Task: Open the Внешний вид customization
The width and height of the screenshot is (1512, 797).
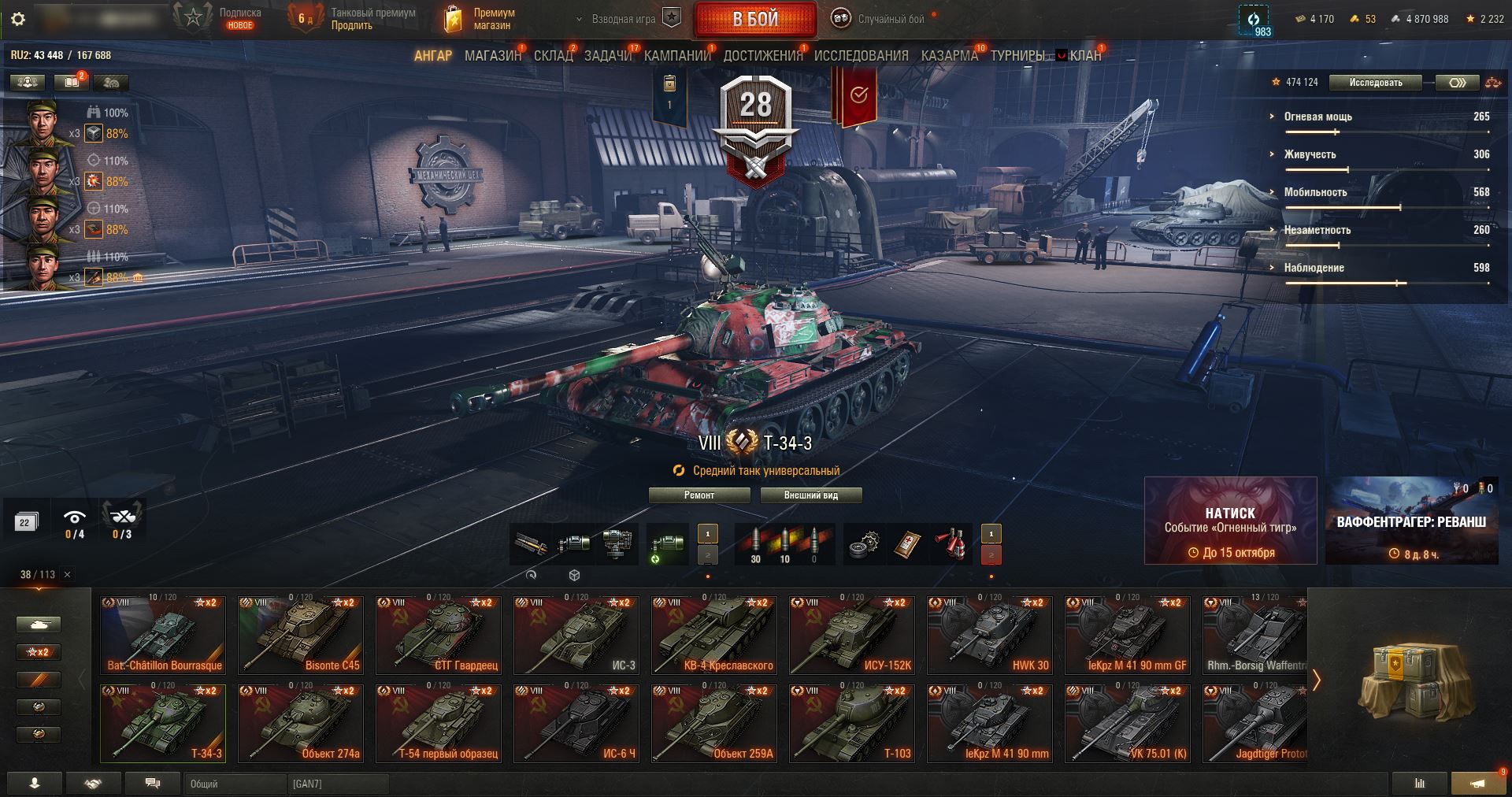Action: click(810, 495)
